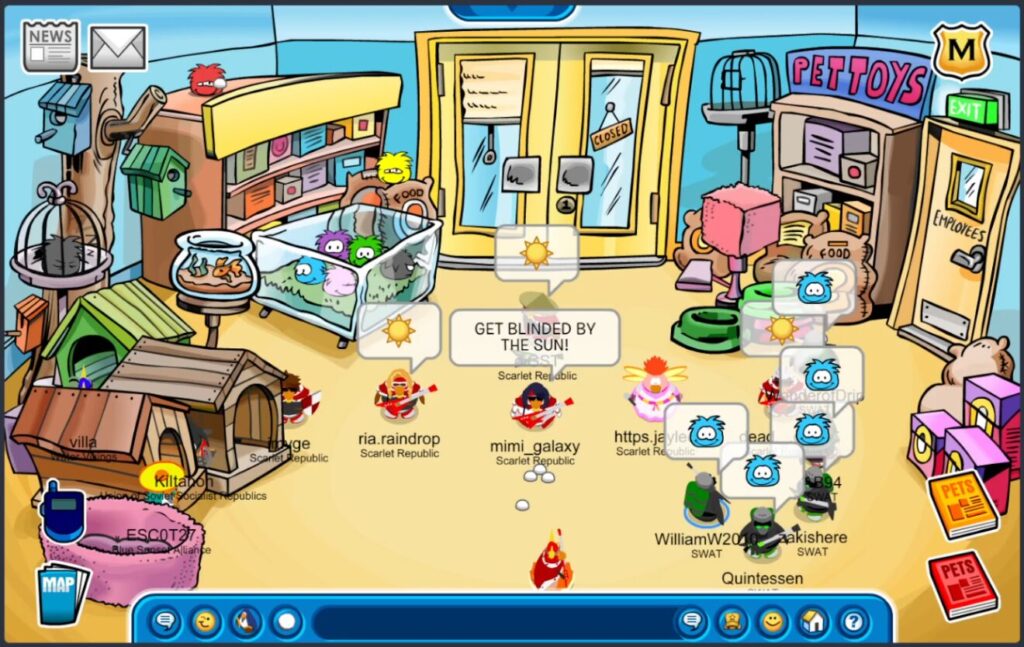
Task: Open the buddy list smiley face
Action: (x=772, y=622)
